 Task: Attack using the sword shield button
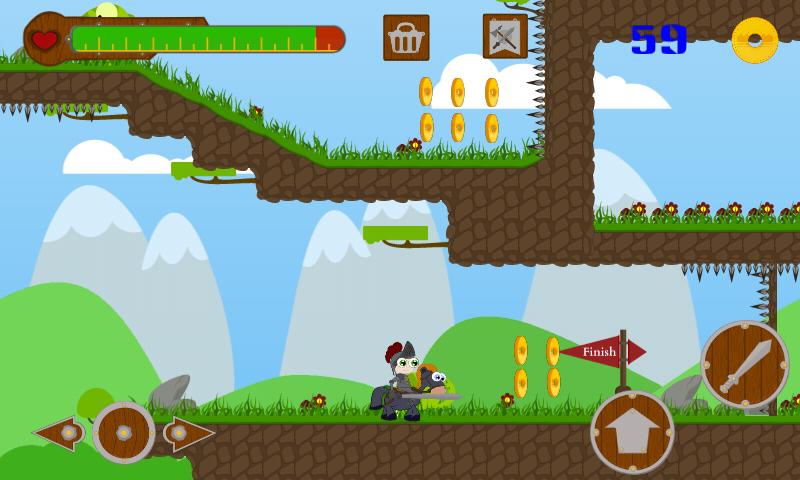[744, 365]
